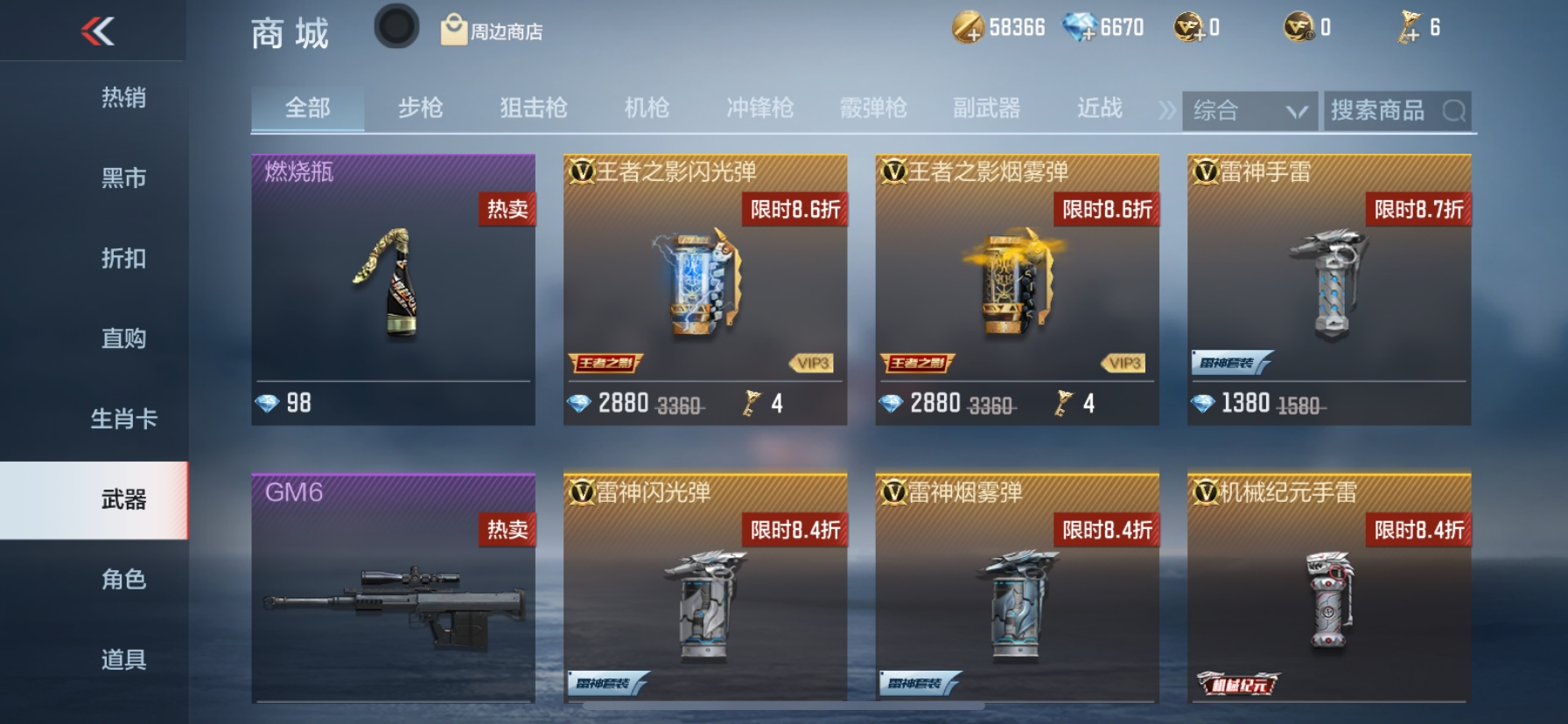Open the 综合 sorting dropdown
Image resolution: width=1568 pixels, height=724 pixels.
click(x=1249, y=110)
